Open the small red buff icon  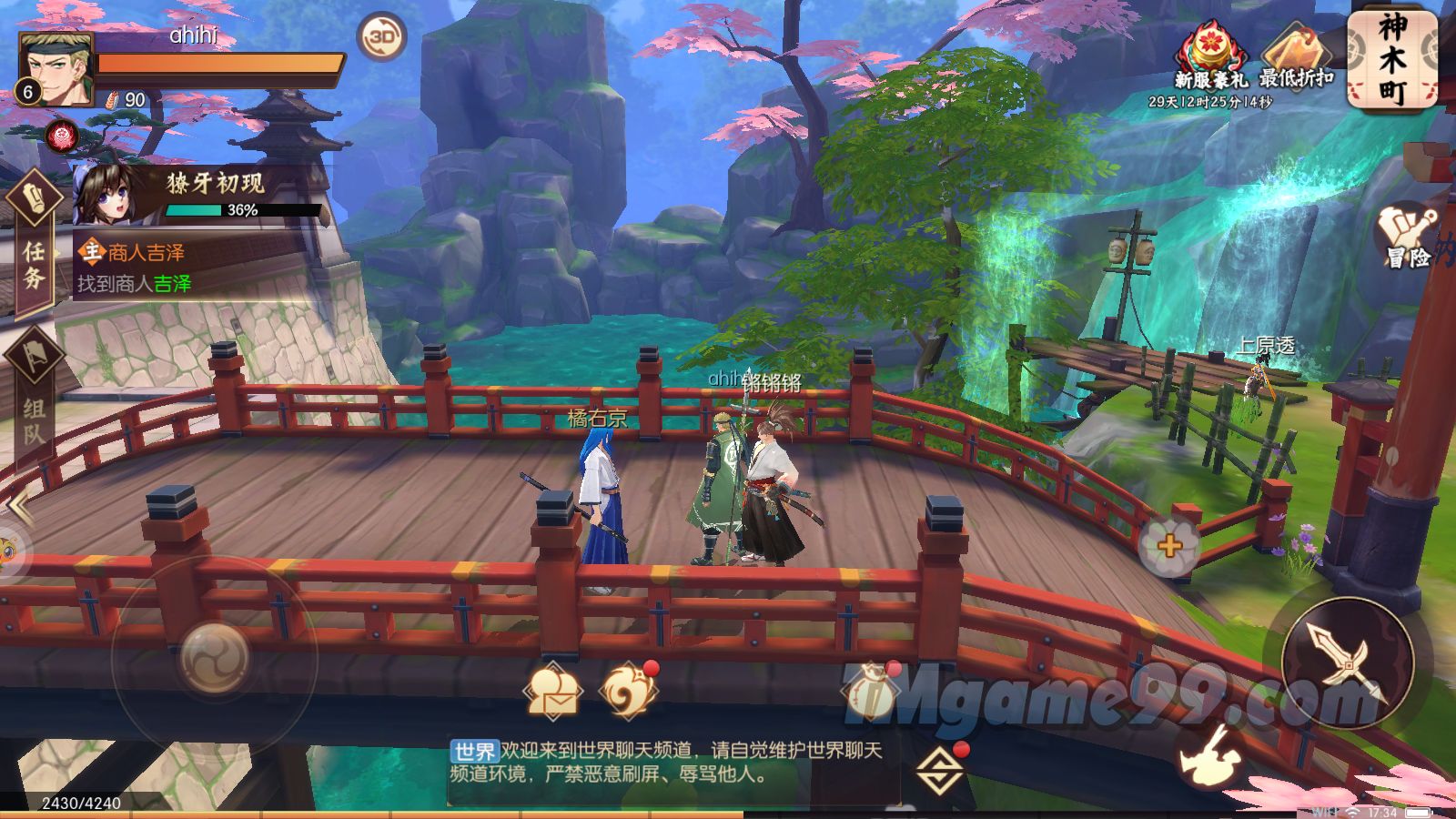click(x=62, y=136)
